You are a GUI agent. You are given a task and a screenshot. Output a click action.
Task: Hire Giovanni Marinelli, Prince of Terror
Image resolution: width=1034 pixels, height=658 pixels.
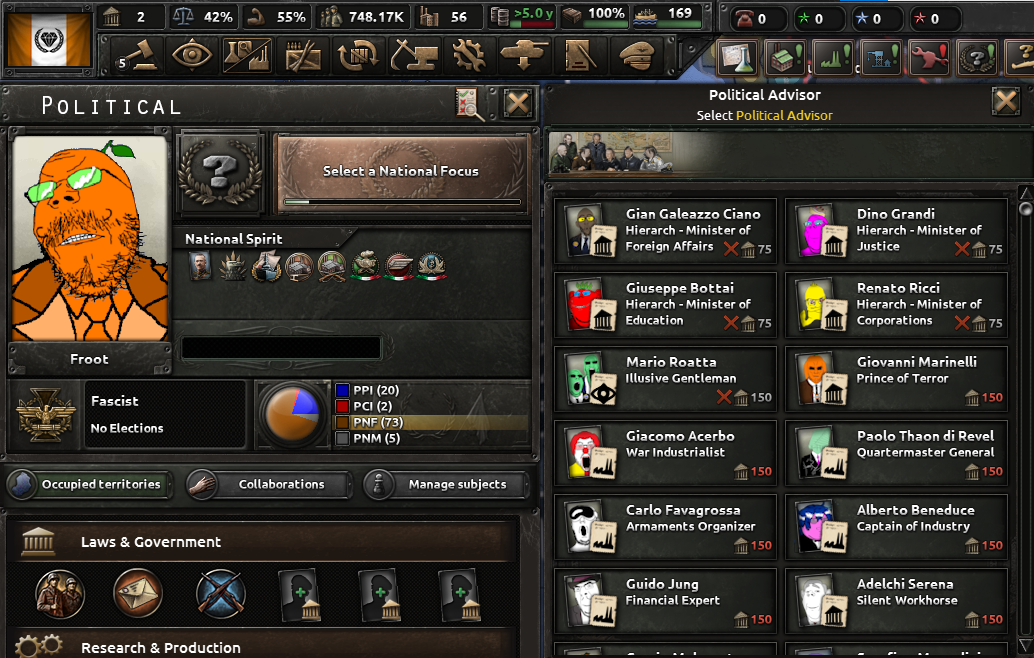896,379
